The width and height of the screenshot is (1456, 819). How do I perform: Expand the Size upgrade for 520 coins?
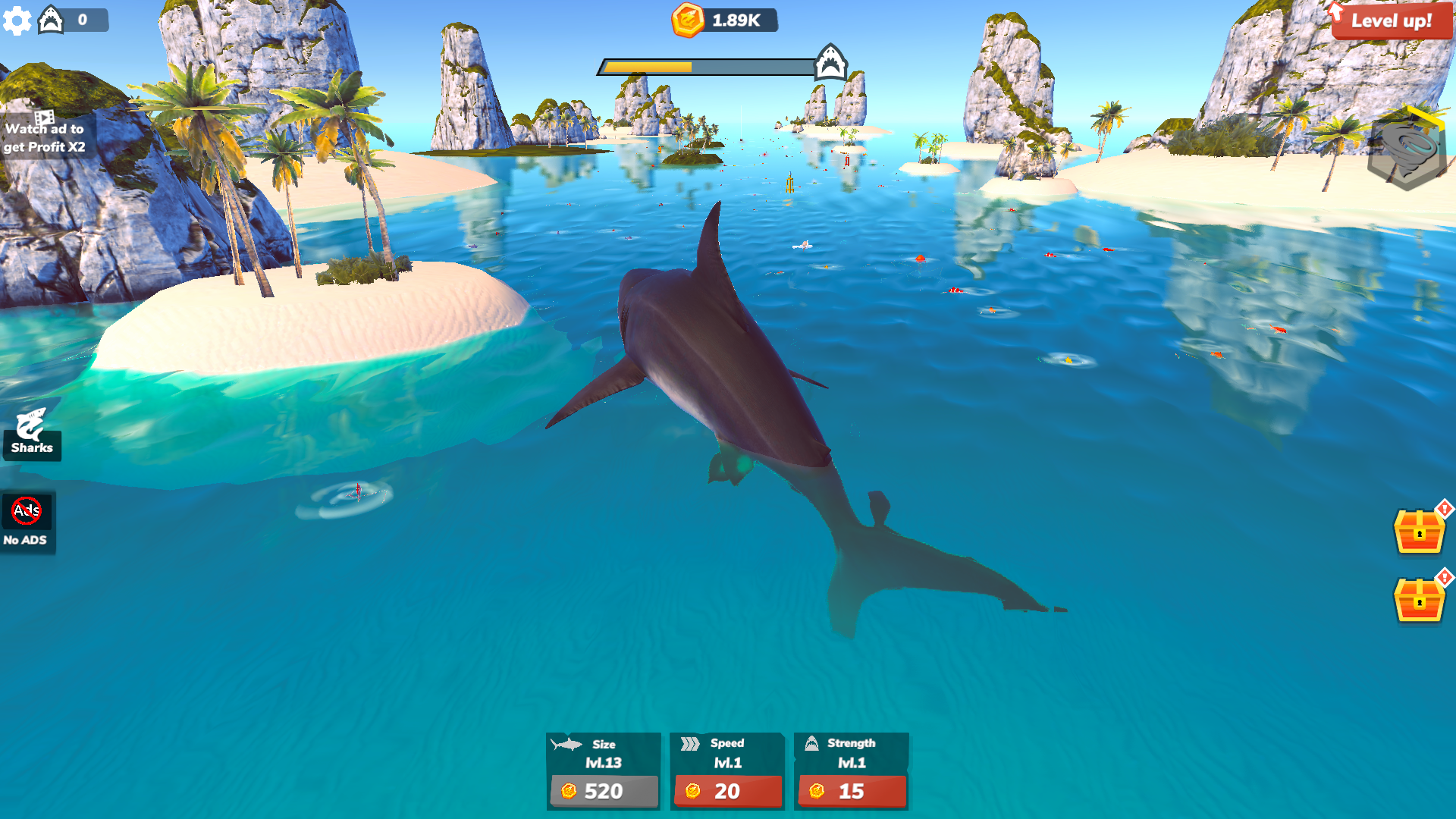(603, 792)
